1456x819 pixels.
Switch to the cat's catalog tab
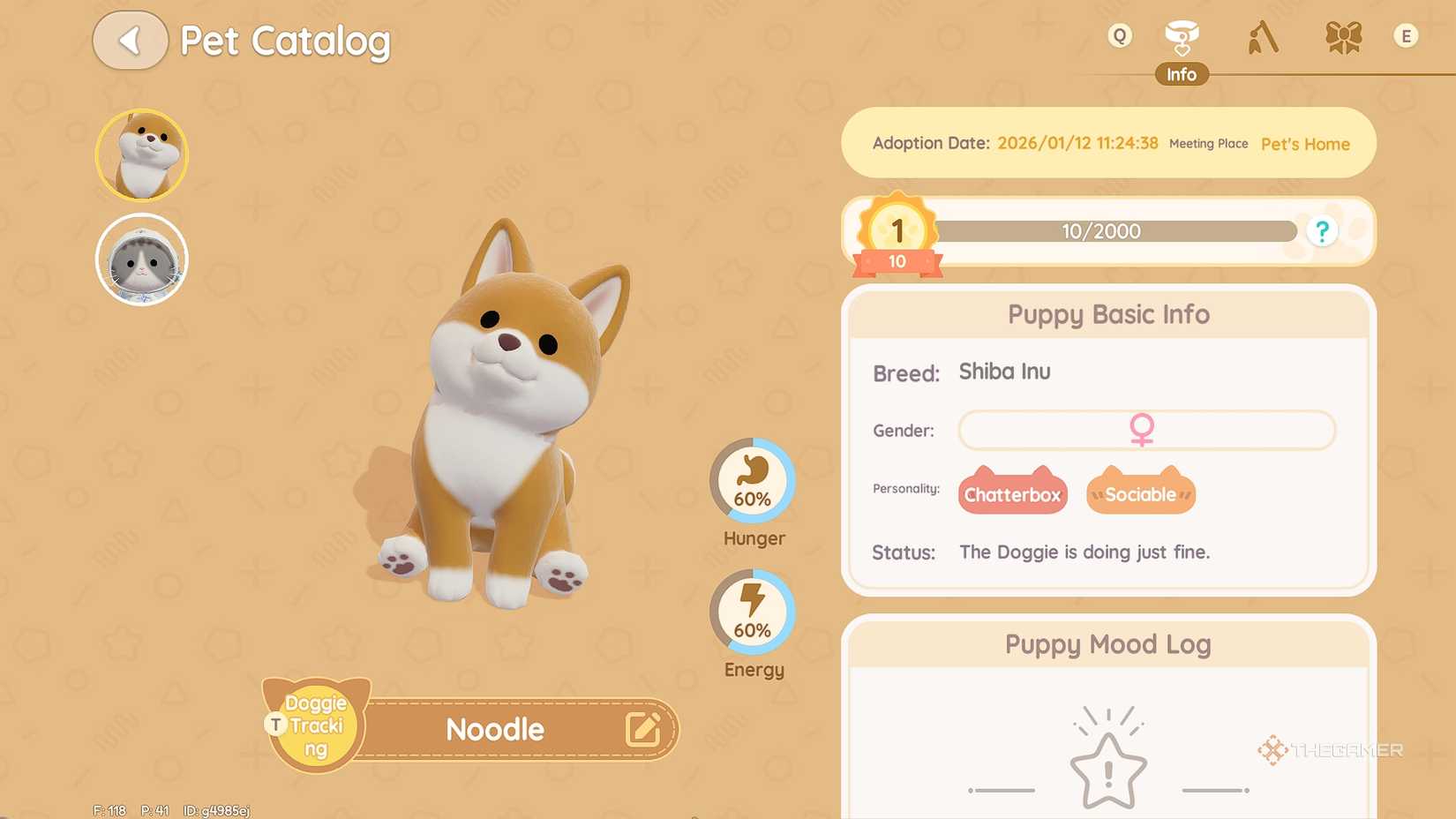(x=141, y=259)
